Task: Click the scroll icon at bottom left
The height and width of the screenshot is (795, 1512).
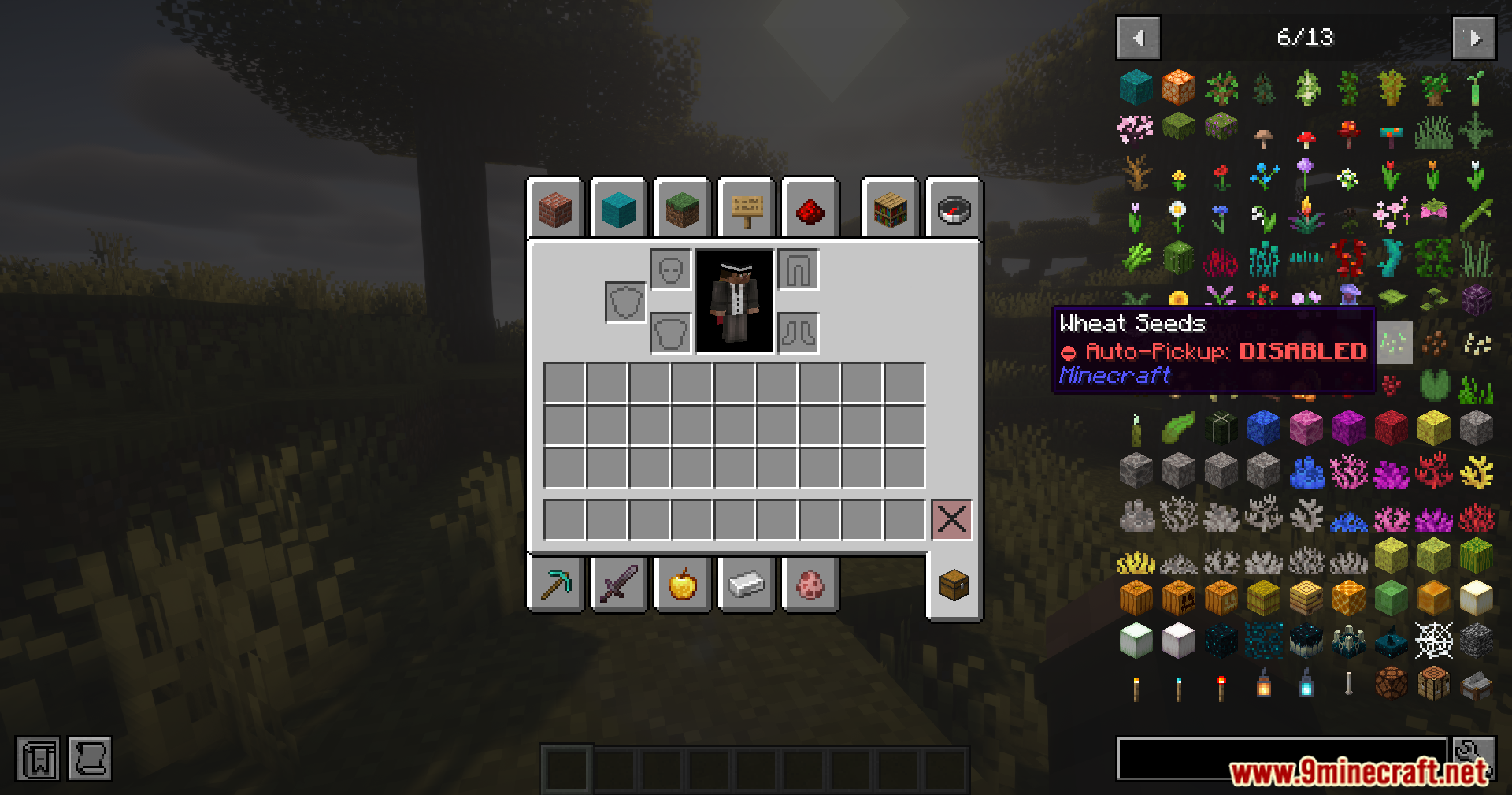Action: click(x=90, y=760)
